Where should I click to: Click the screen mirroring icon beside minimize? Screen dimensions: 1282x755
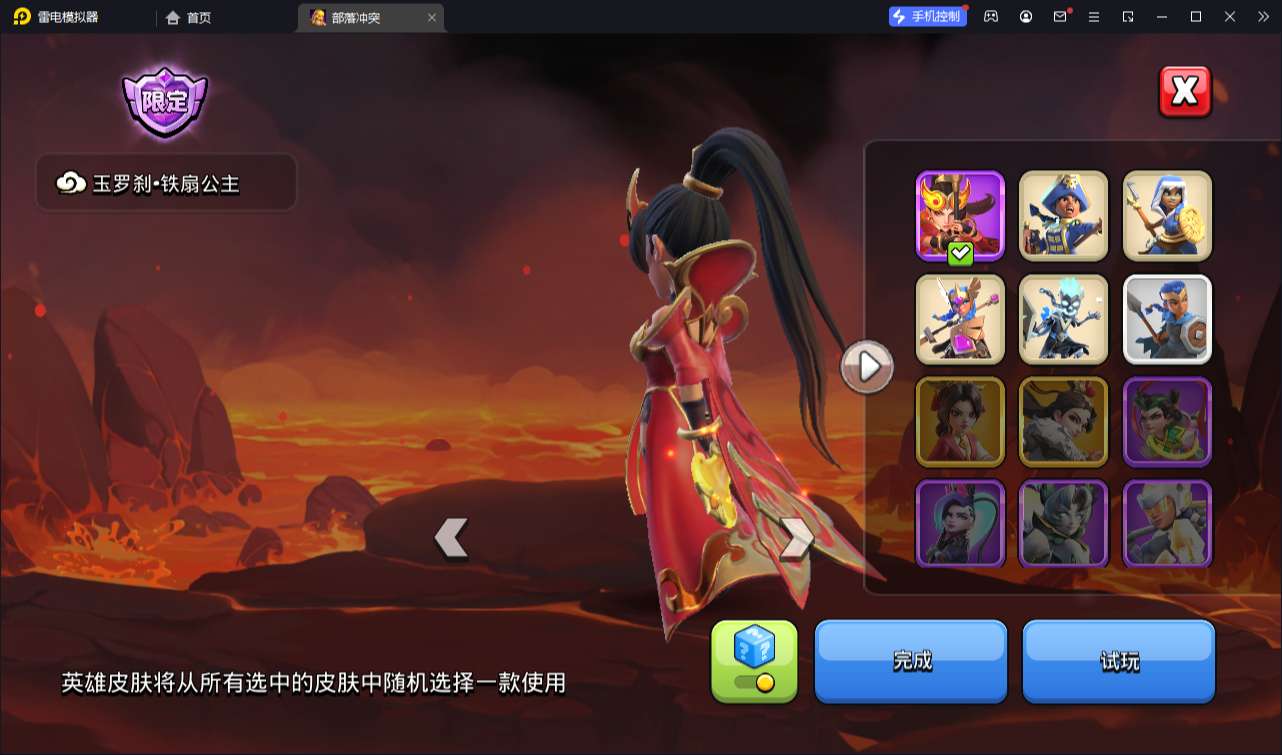click(x=1128, y=17)
